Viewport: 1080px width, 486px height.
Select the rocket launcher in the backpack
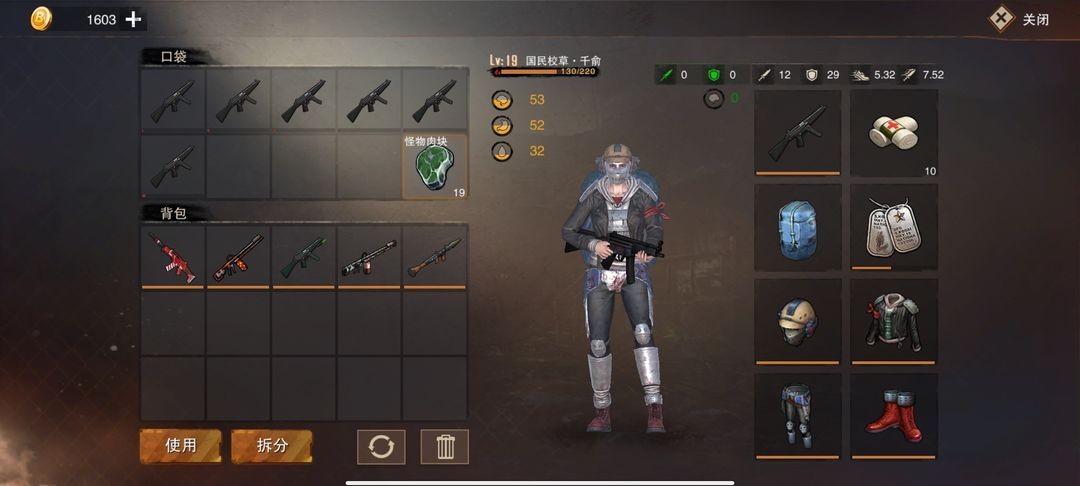click(435, 256)
